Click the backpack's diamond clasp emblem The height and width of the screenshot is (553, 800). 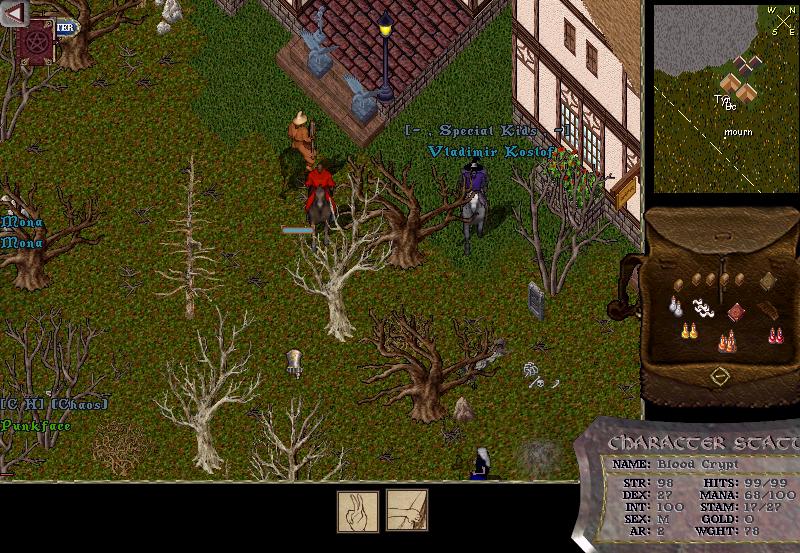719,376
